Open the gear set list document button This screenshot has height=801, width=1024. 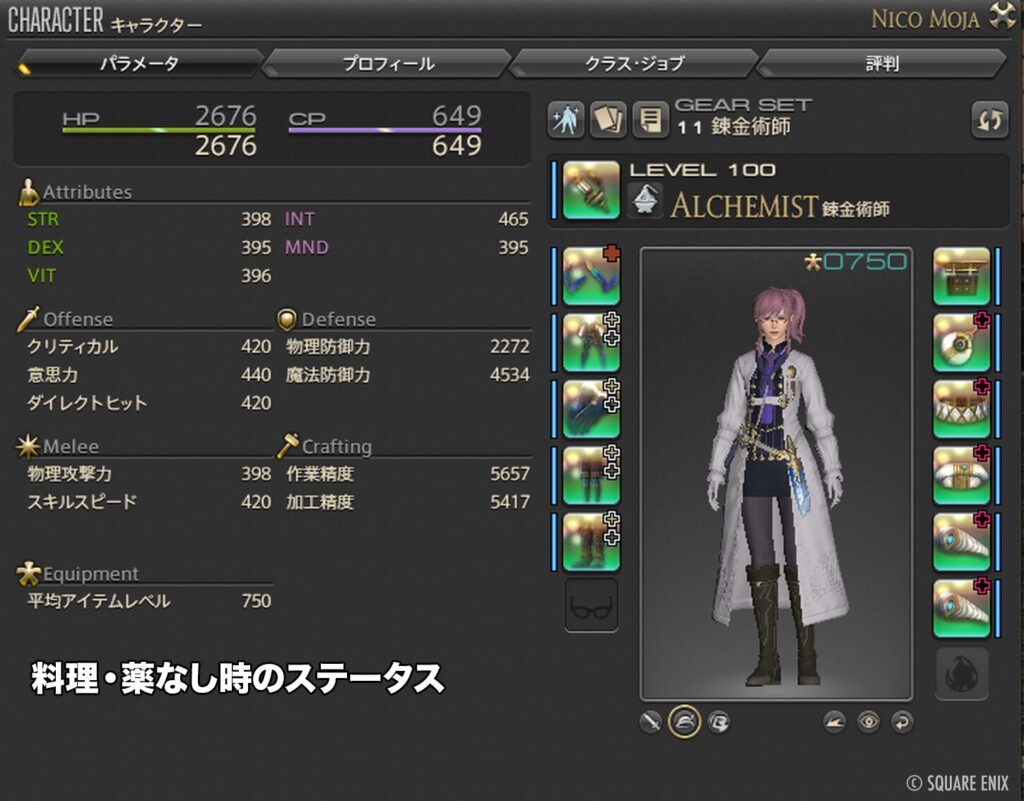(649, 120)
